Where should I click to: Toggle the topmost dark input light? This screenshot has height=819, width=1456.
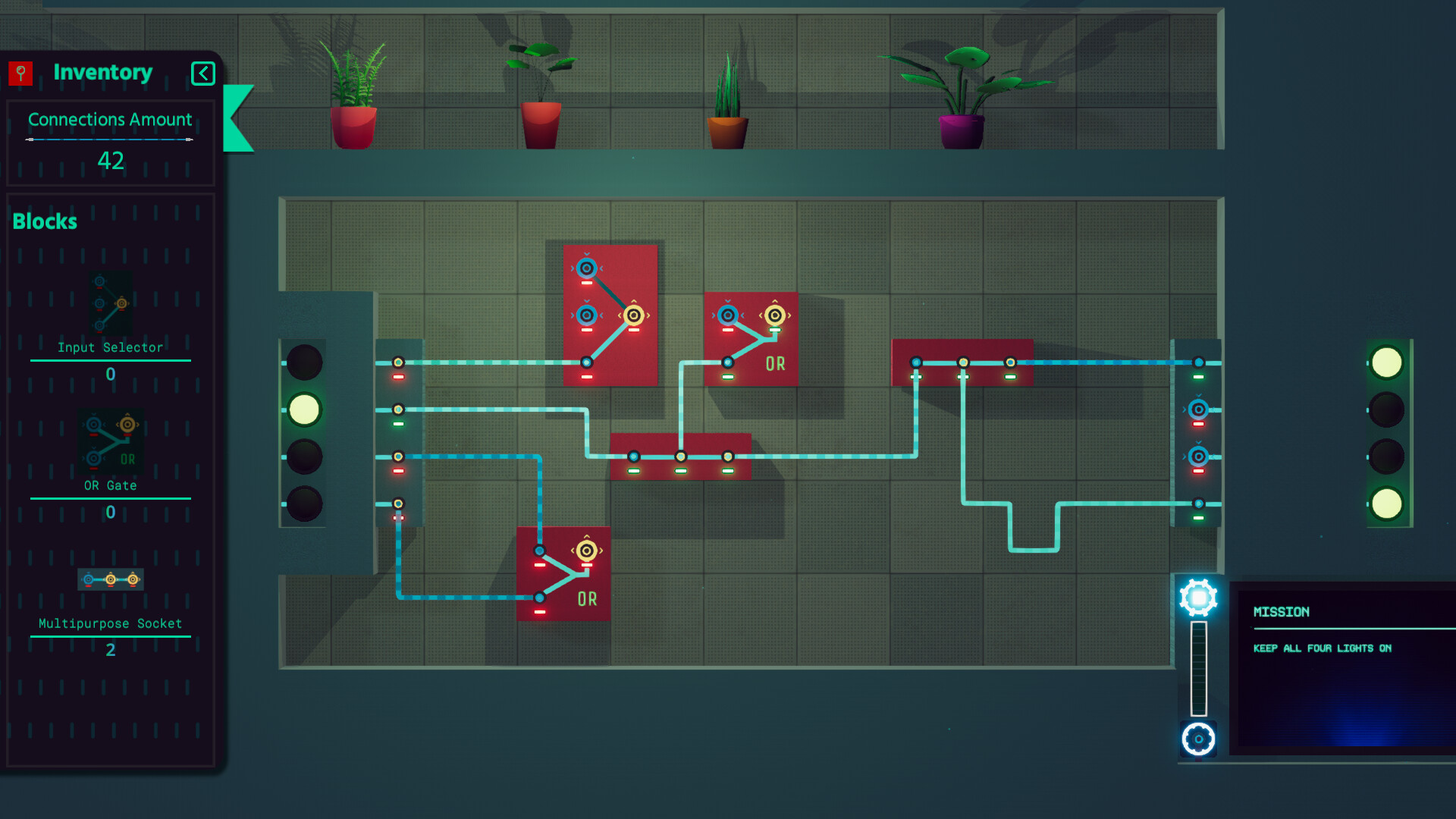[304, 362]
